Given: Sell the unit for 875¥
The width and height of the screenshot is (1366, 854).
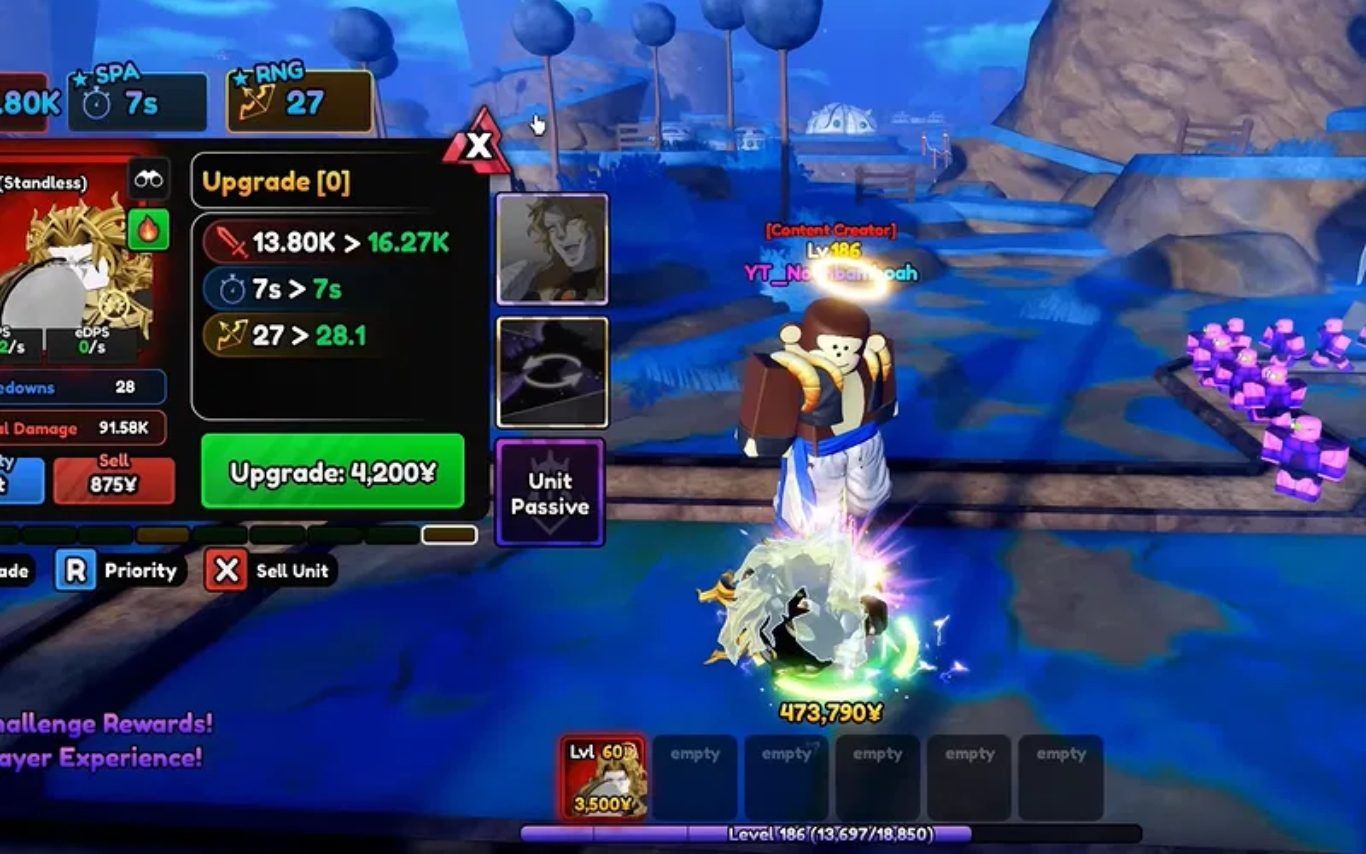Looking at the screenshot, I should click(113, 481).
